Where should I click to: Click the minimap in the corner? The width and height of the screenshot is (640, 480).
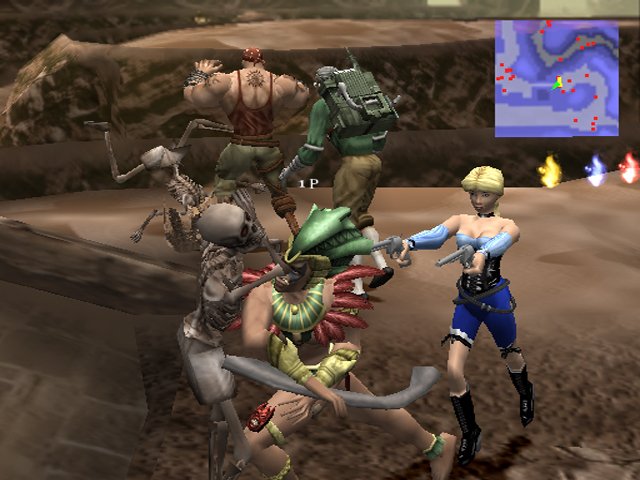(556, 78)
